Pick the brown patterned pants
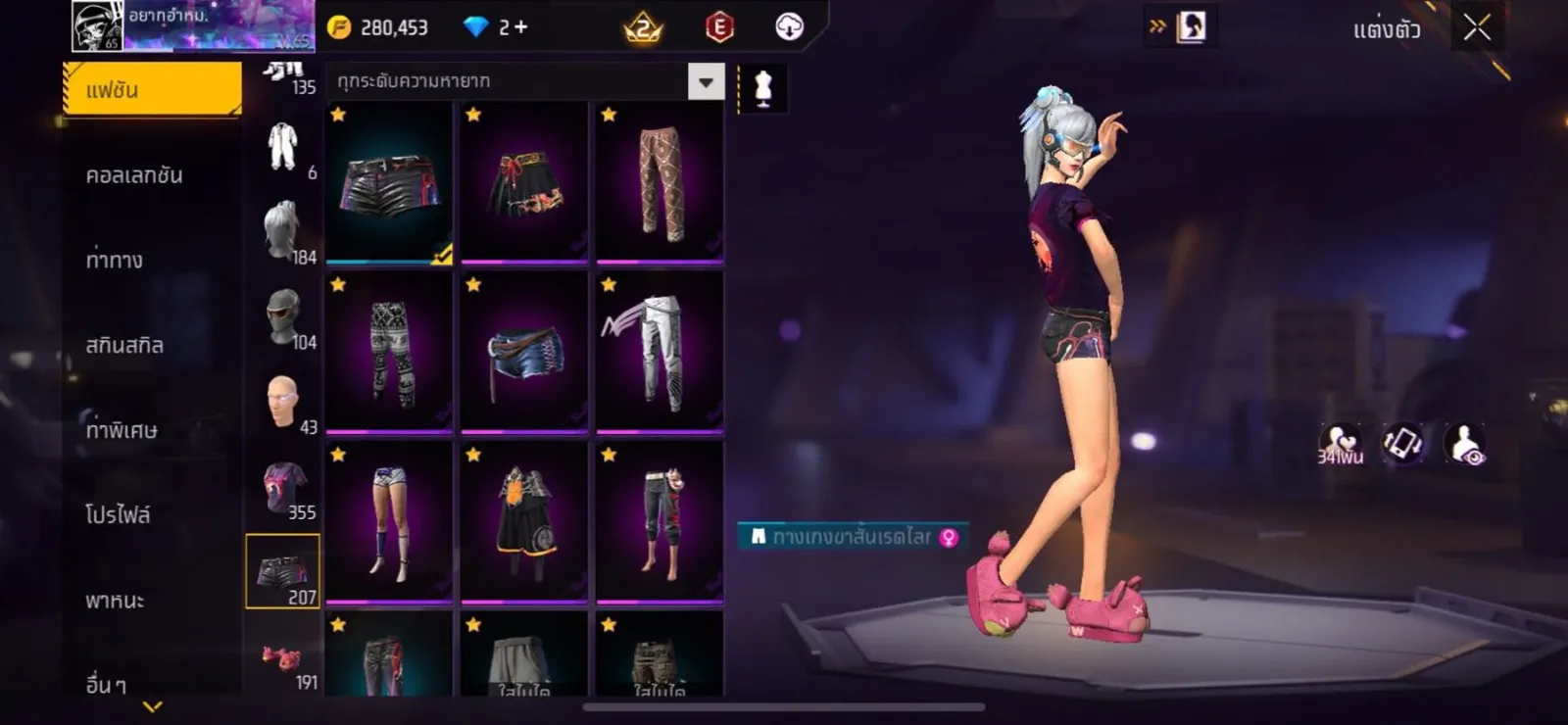 point(660,183)
